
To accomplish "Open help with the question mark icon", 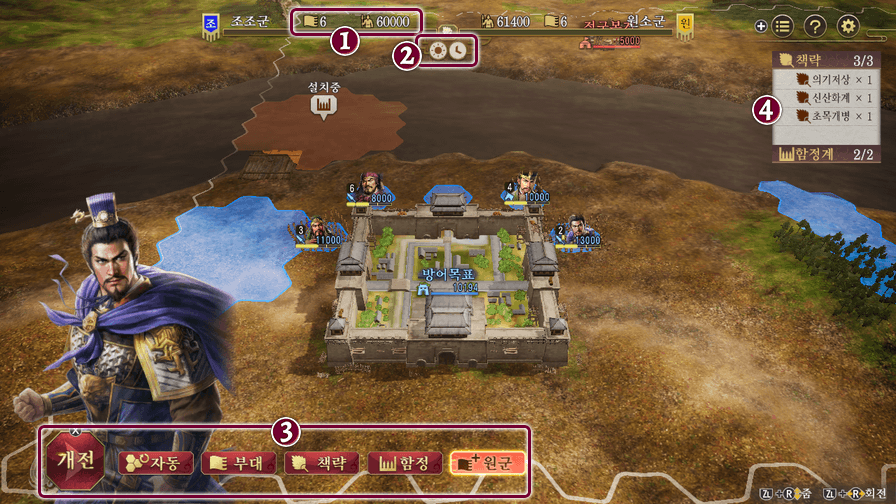I will pos(815,27).
